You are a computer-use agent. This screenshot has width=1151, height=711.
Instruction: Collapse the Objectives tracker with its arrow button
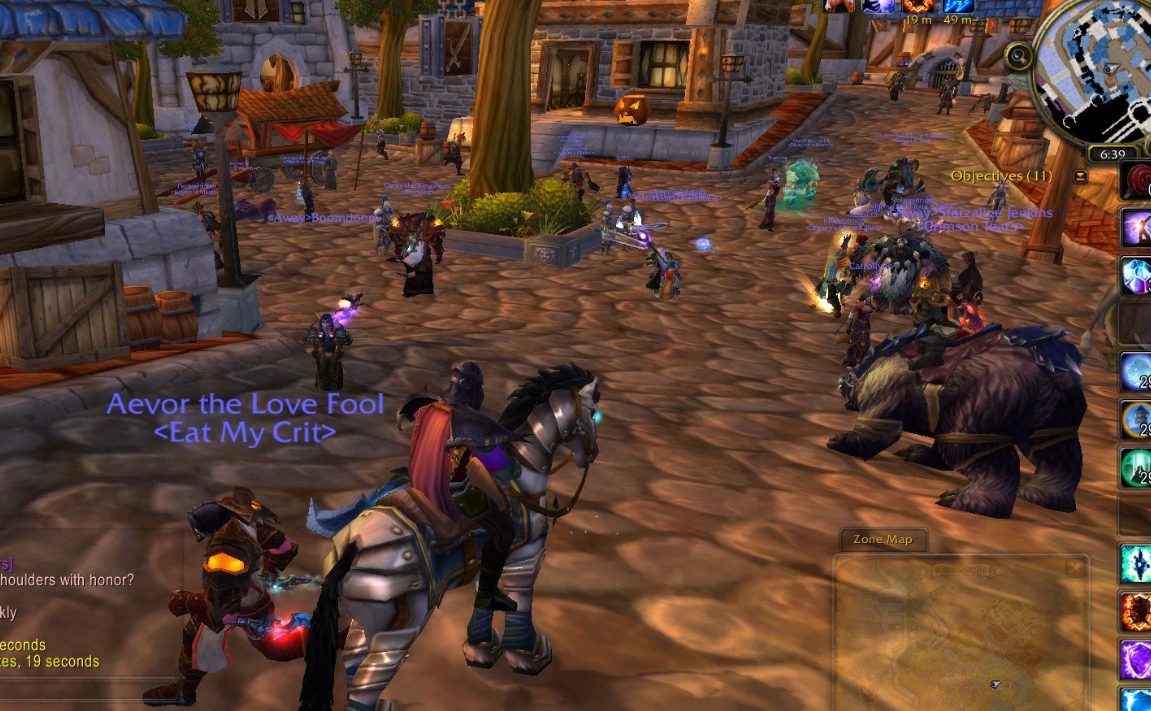click(x=1079, y=176)
